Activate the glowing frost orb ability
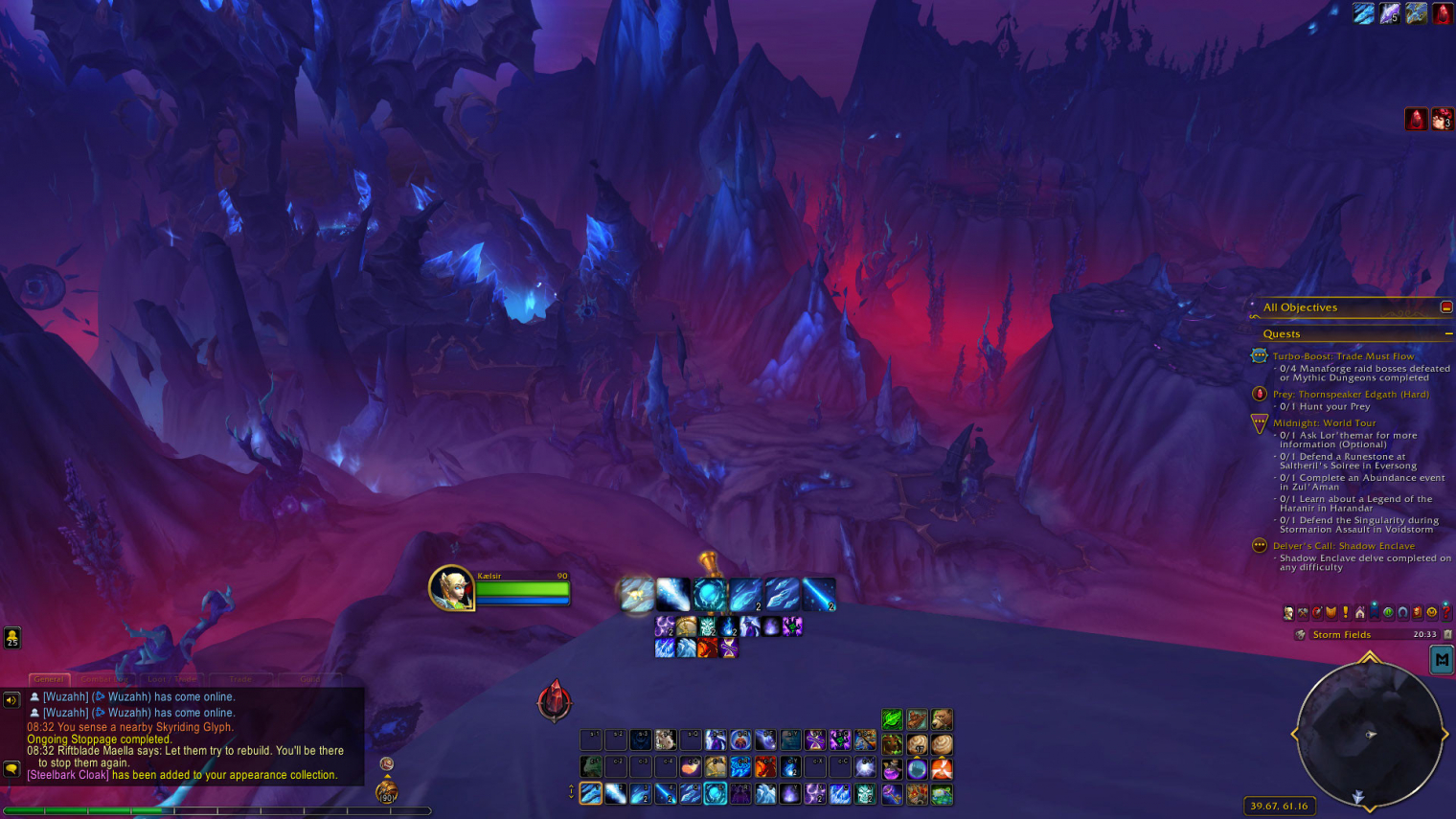 [x=710, y=595]
